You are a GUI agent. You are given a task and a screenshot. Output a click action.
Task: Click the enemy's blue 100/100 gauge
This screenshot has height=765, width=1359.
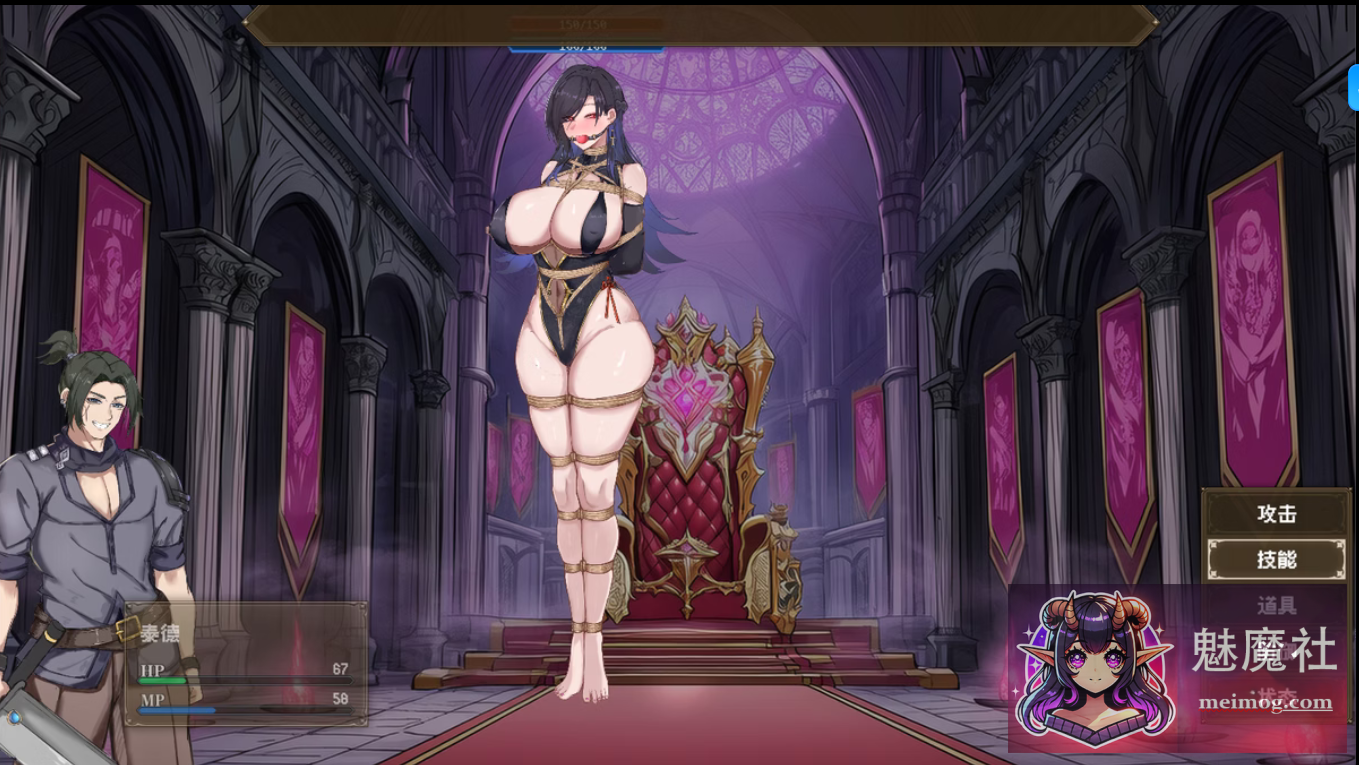tap(587, 45)
